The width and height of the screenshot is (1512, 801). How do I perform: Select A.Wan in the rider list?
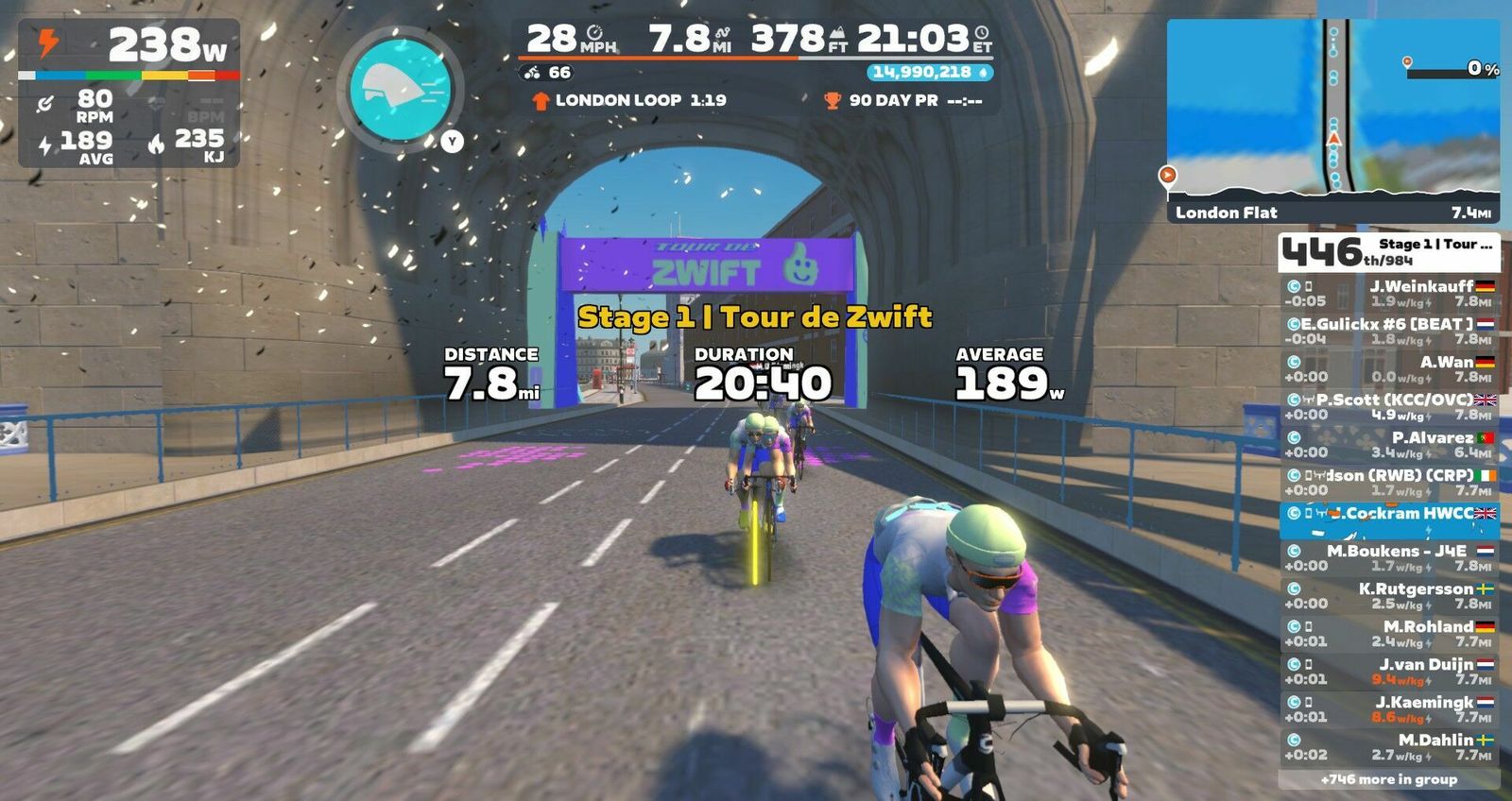coord(1388,368)
